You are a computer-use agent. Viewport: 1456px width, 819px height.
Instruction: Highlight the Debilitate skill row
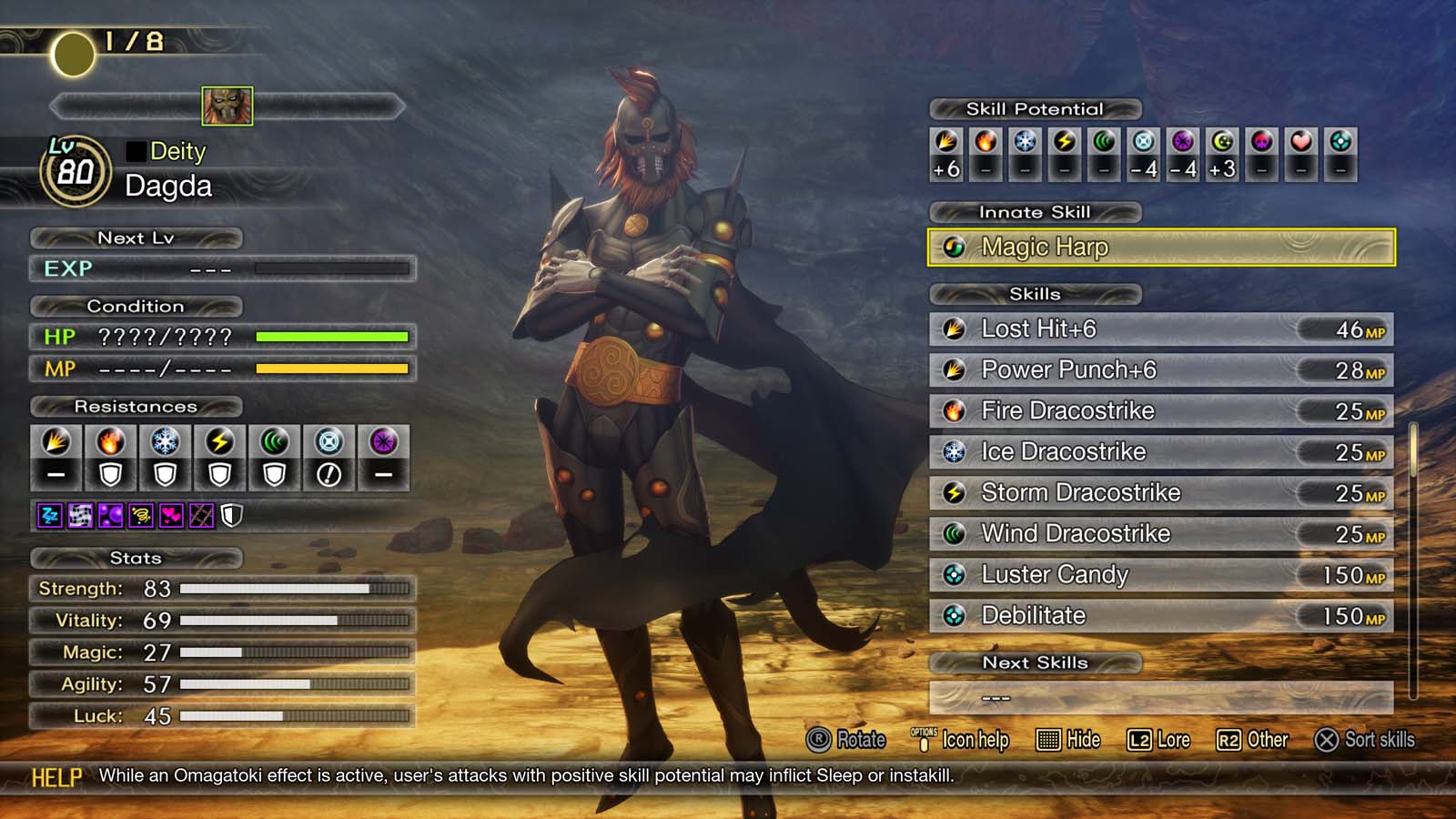[x=1160, y=616]
